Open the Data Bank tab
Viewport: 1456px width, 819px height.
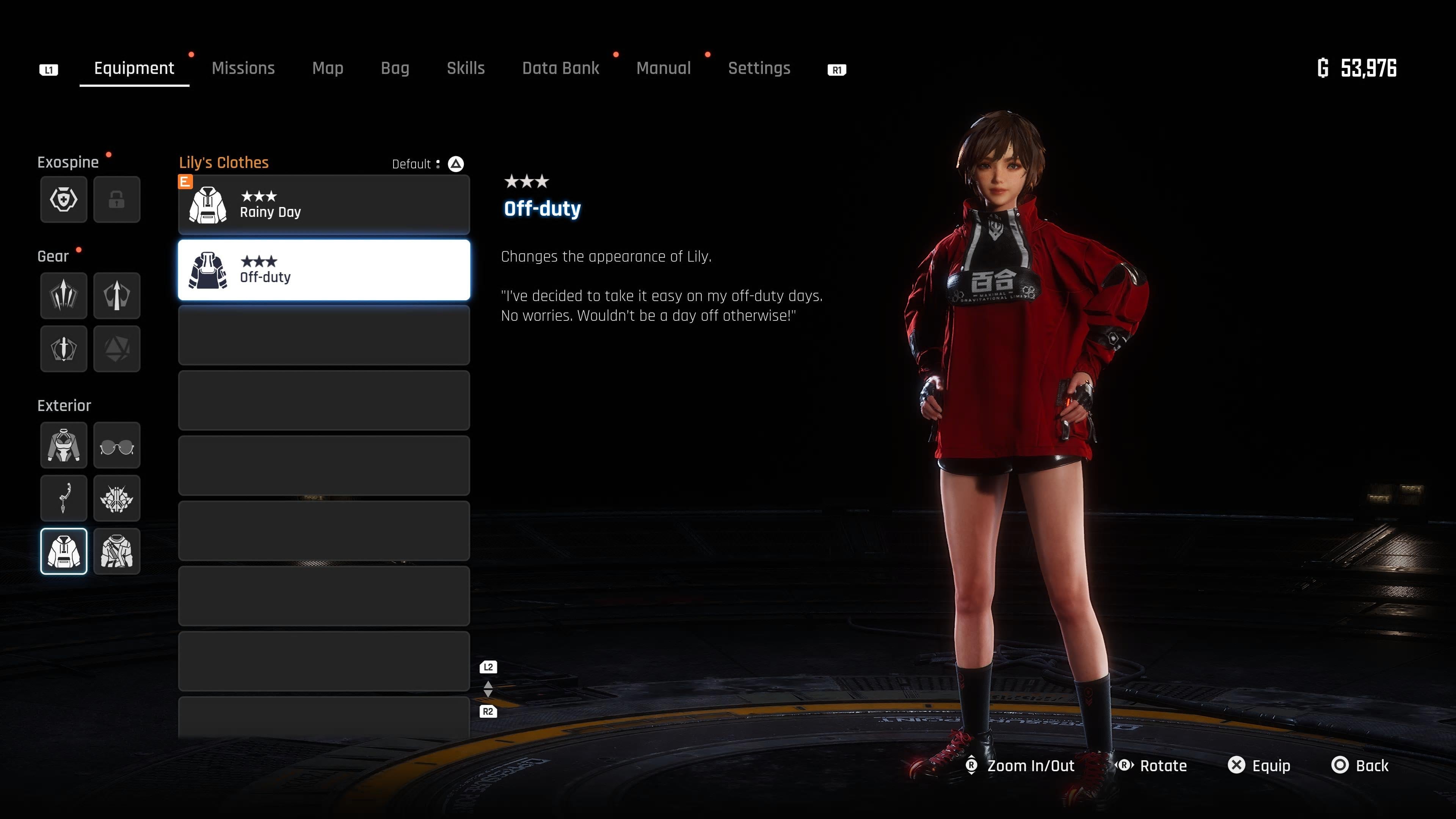[560, 68]
